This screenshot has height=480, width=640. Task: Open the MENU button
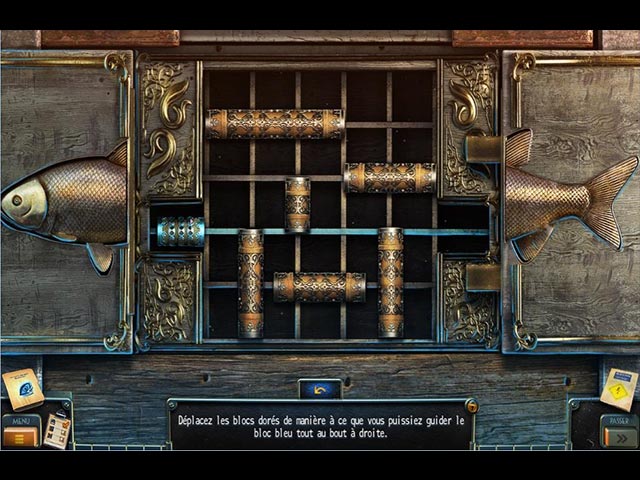pyautogui.click(x=20, y=431)
